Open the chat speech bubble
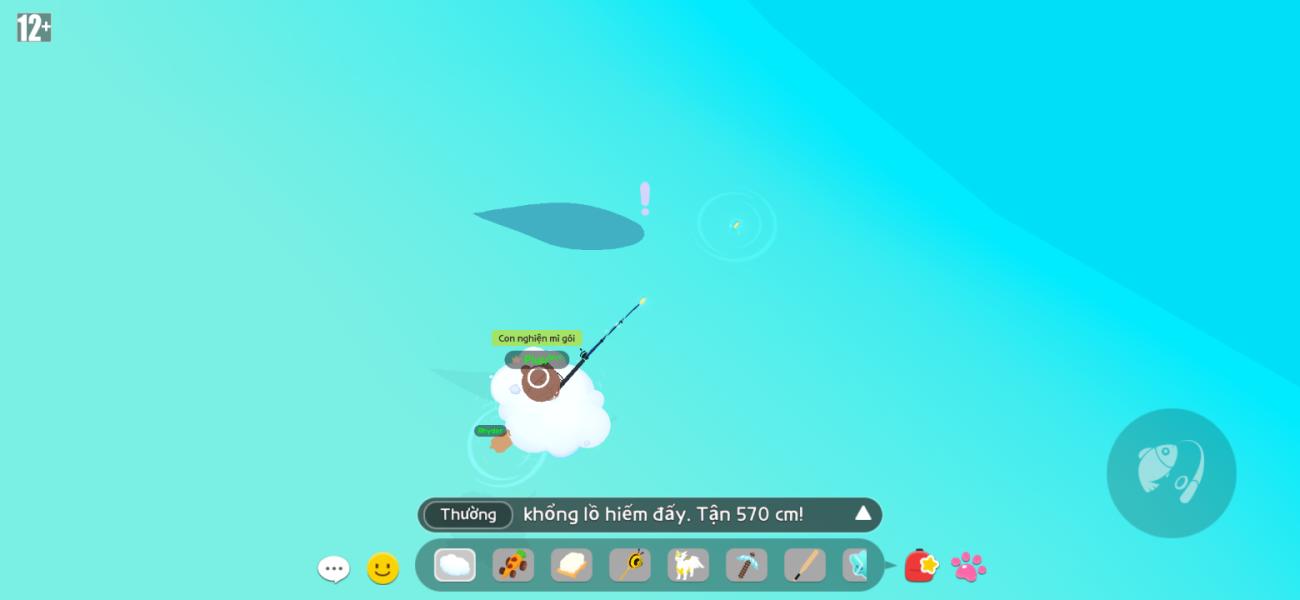The width and height of the screenshot is (1300, 600). click(333, 569)
